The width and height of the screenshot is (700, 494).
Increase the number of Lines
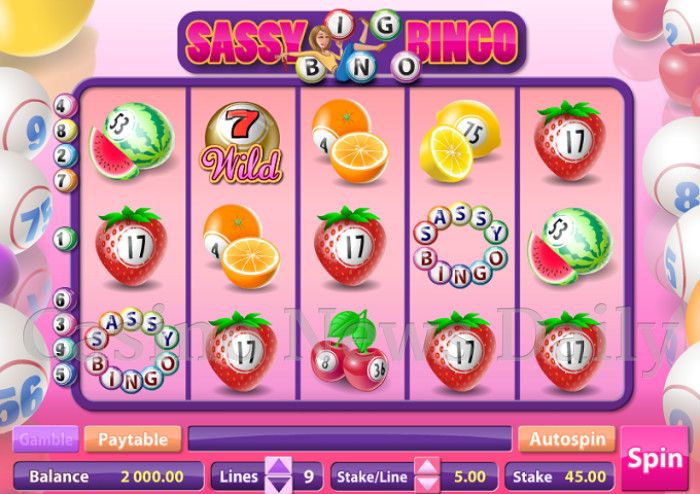(279, 467)
